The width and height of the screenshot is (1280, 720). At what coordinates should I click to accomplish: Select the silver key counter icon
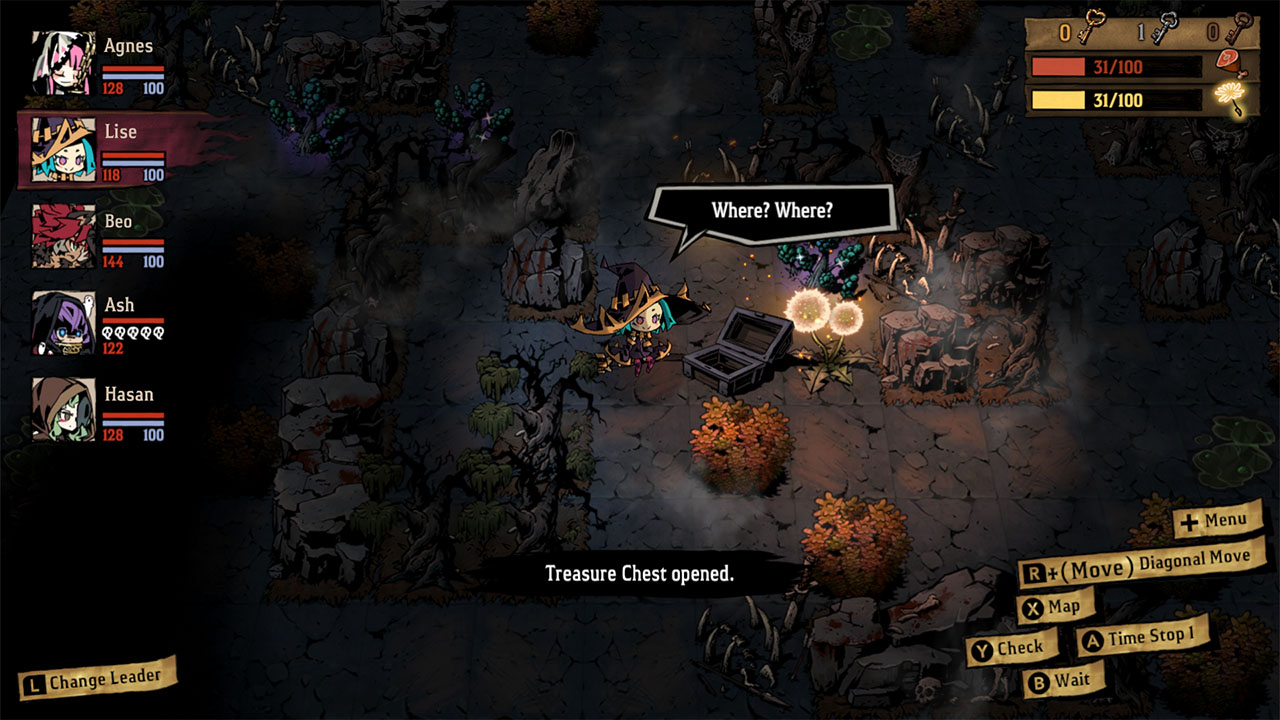pos(1166,27)
